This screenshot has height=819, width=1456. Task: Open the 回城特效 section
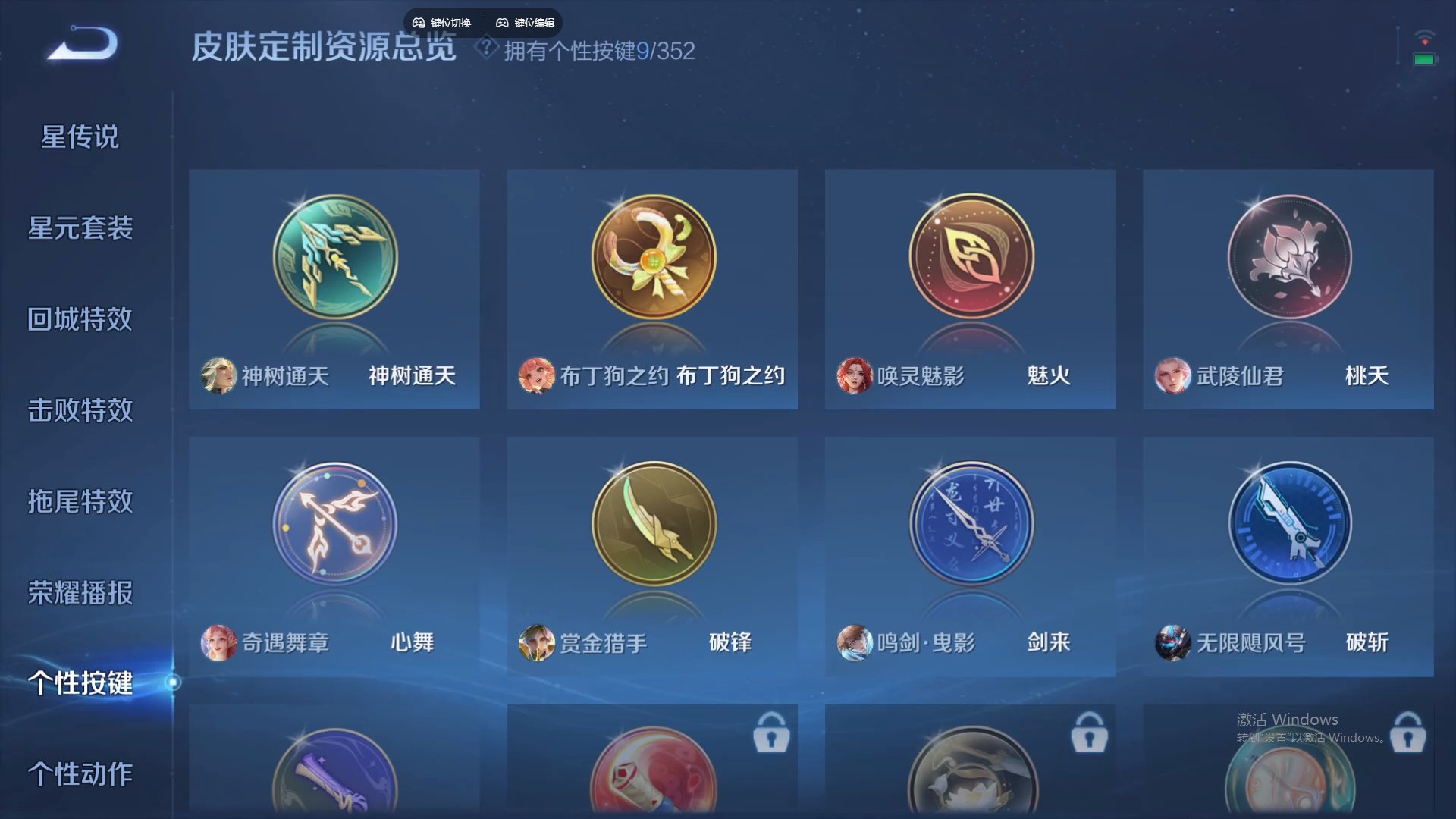(x=80, y=320)
